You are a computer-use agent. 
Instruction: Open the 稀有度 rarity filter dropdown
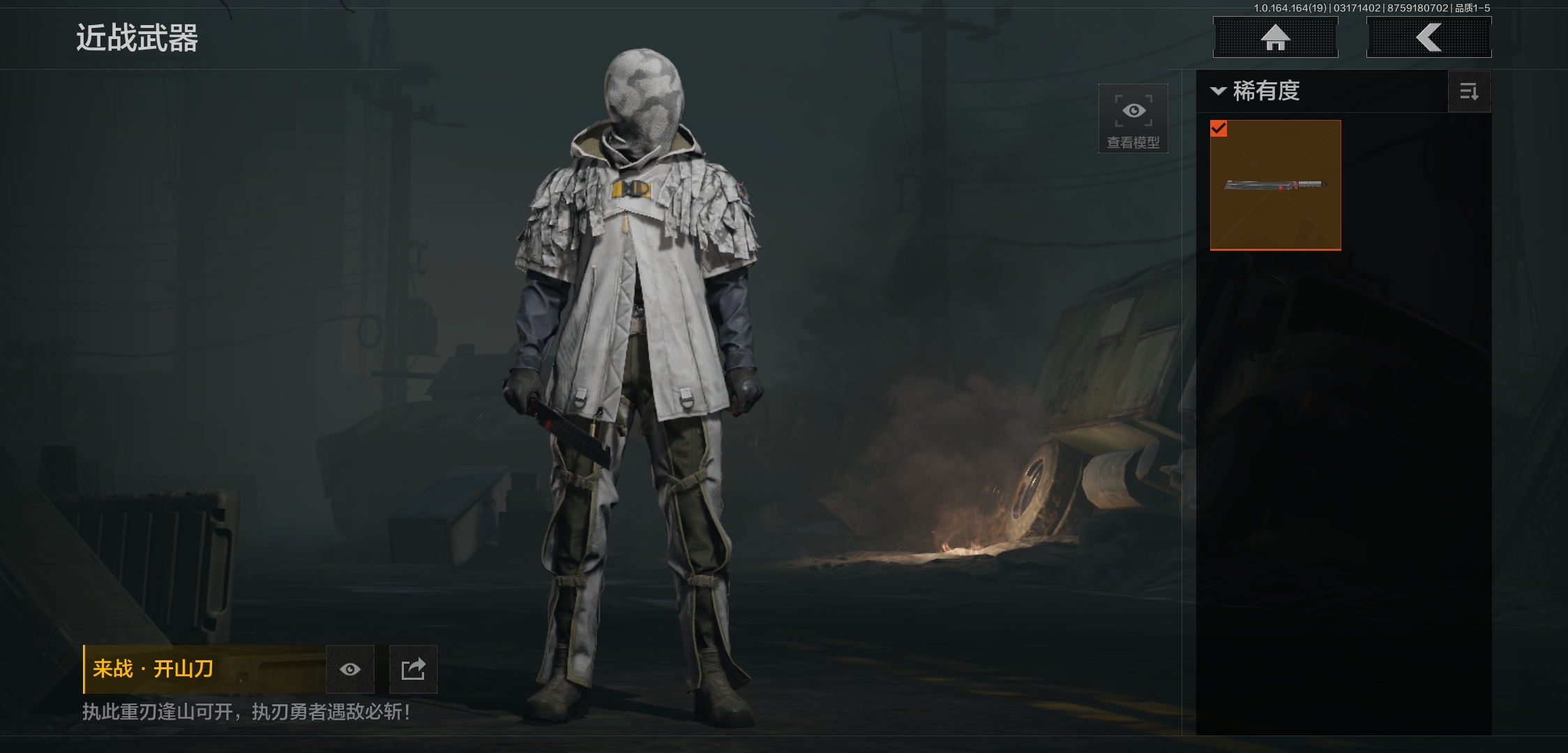(1256, 91)
